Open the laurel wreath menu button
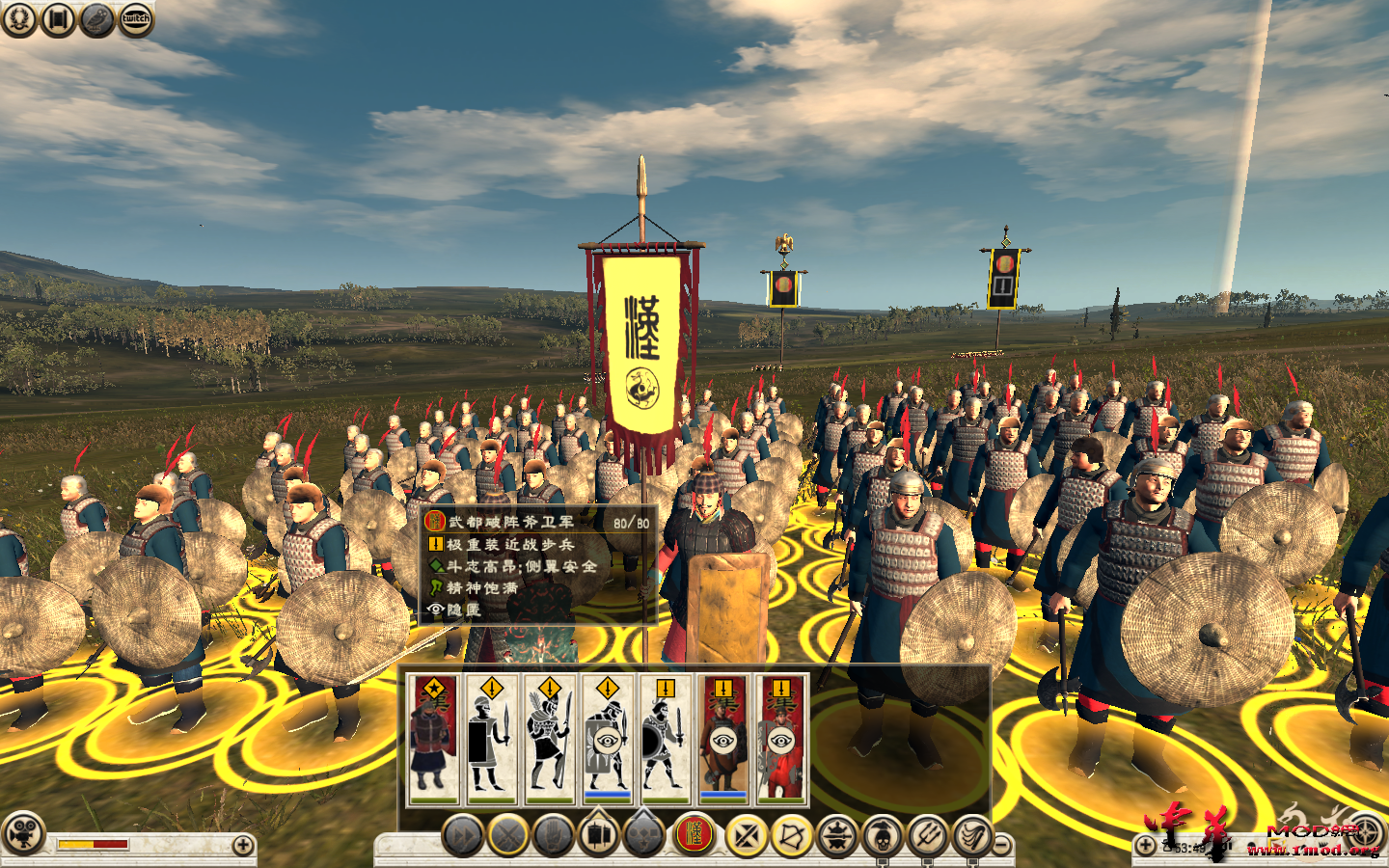This screenshot has height=868, width=1389. pyautogui.click(x=19, y=19)
